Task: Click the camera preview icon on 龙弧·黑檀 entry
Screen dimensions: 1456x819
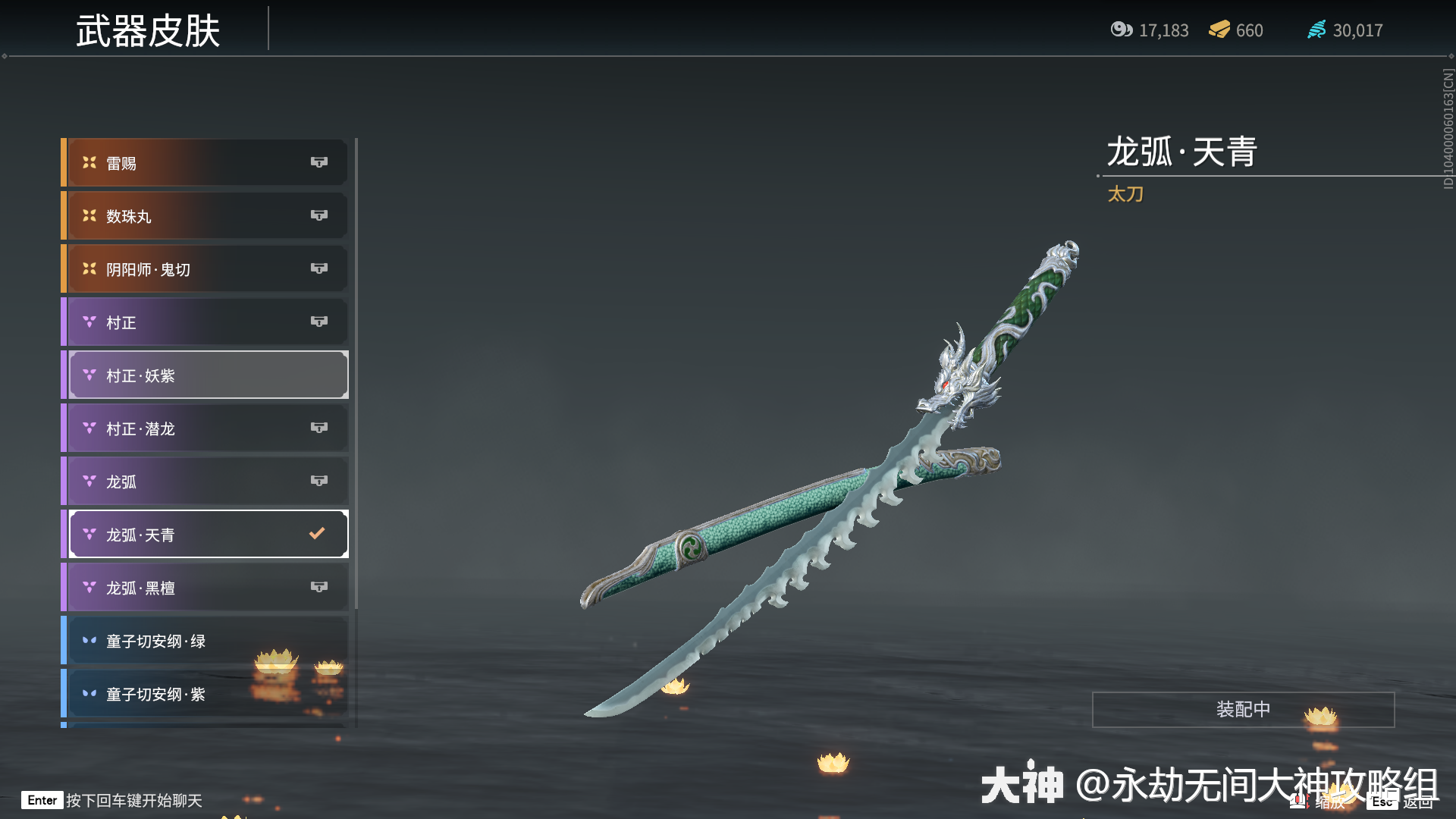Action: click(x=319, y=586)
